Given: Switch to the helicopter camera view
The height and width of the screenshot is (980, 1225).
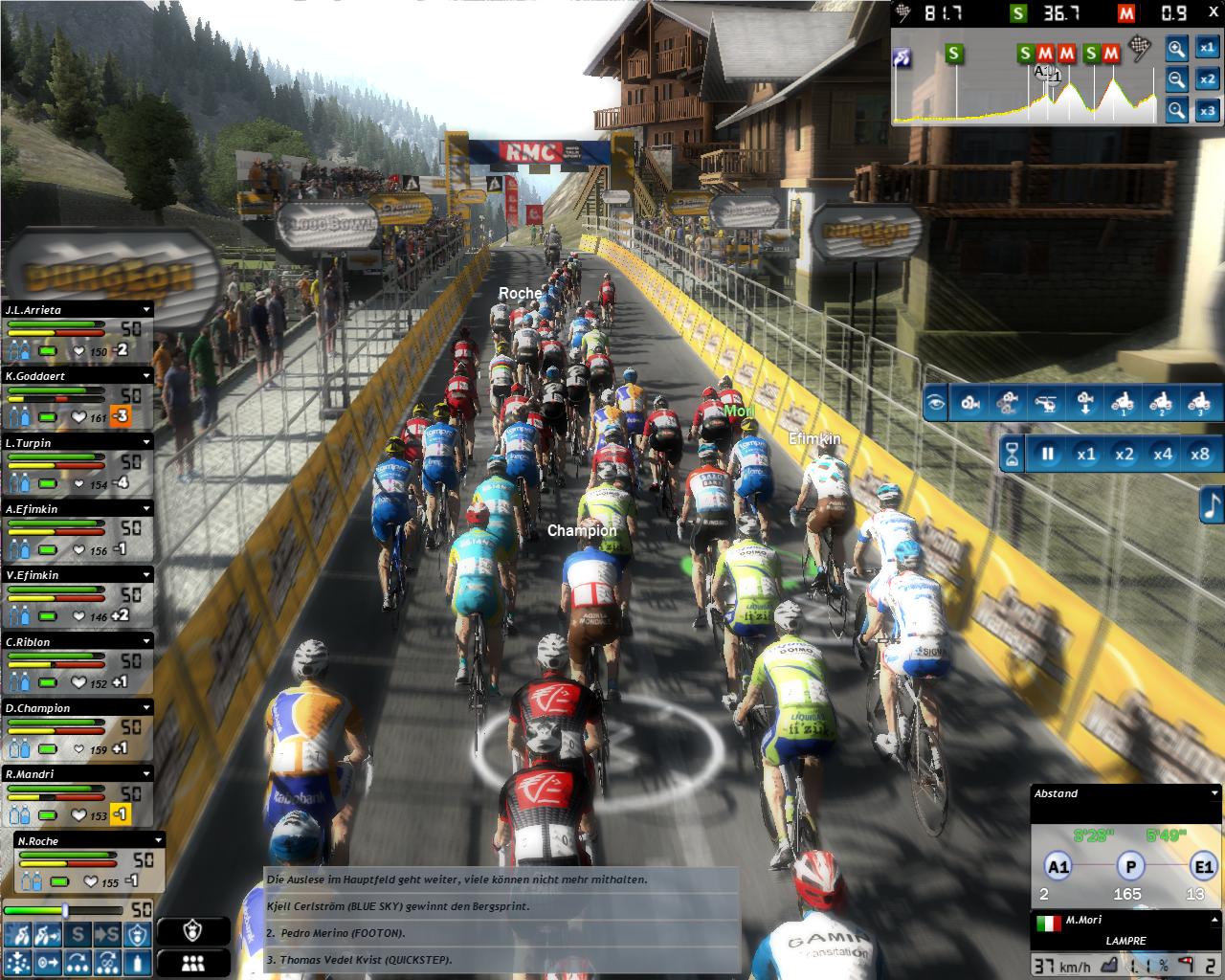Looking at the screenshot, I should point(1048,403).
